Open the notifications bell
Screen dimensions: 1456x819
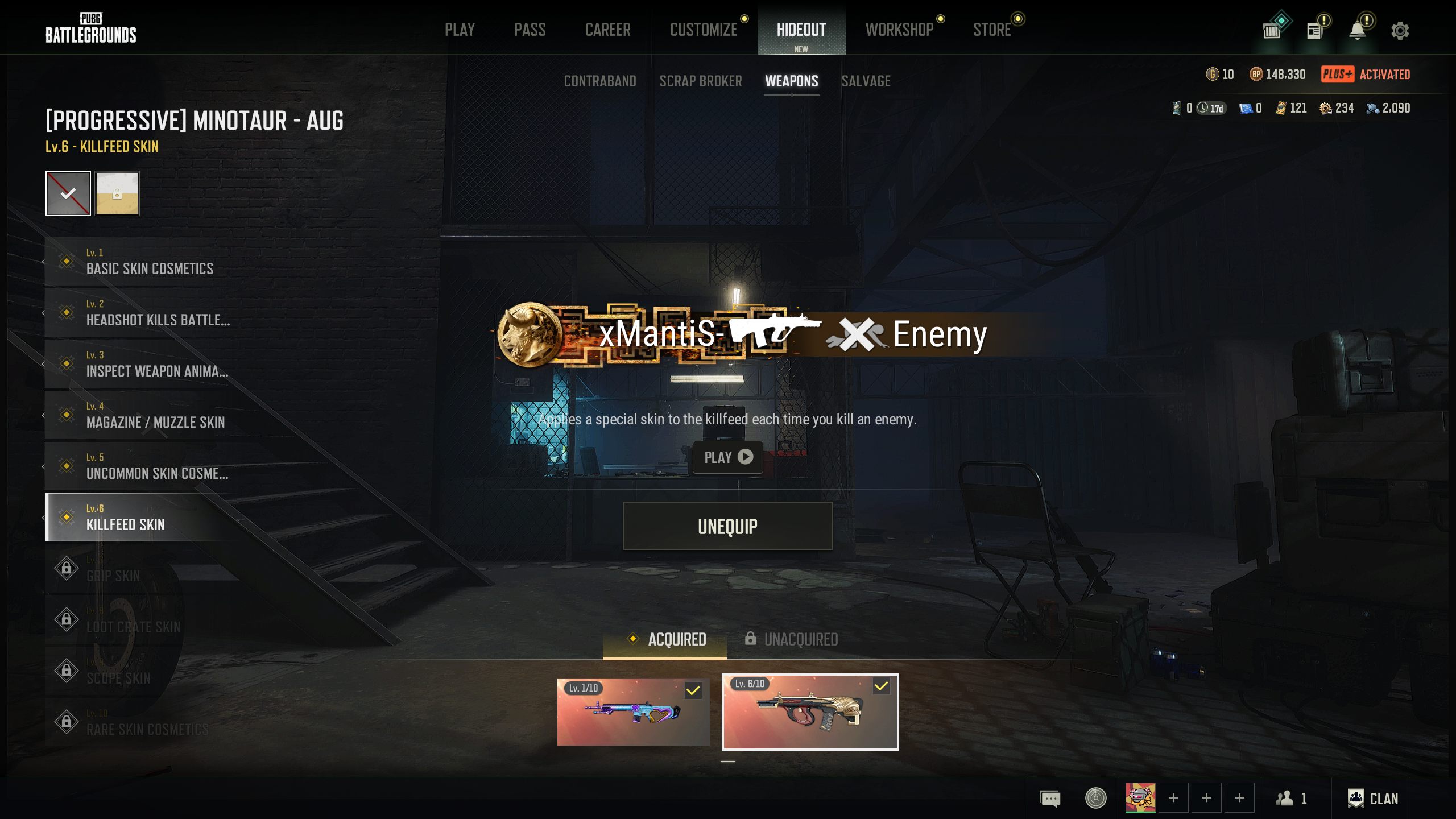[x=1357, y=31]
